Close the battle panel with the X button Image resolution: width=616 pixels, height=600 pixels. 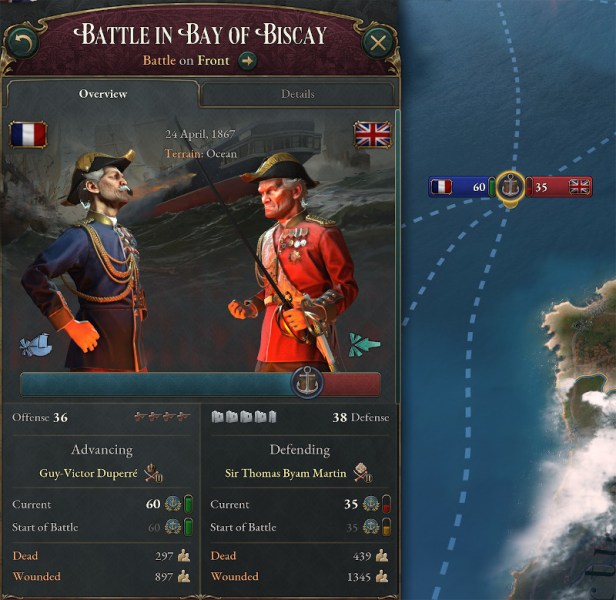pyautogui.click(x=377, y=42)
